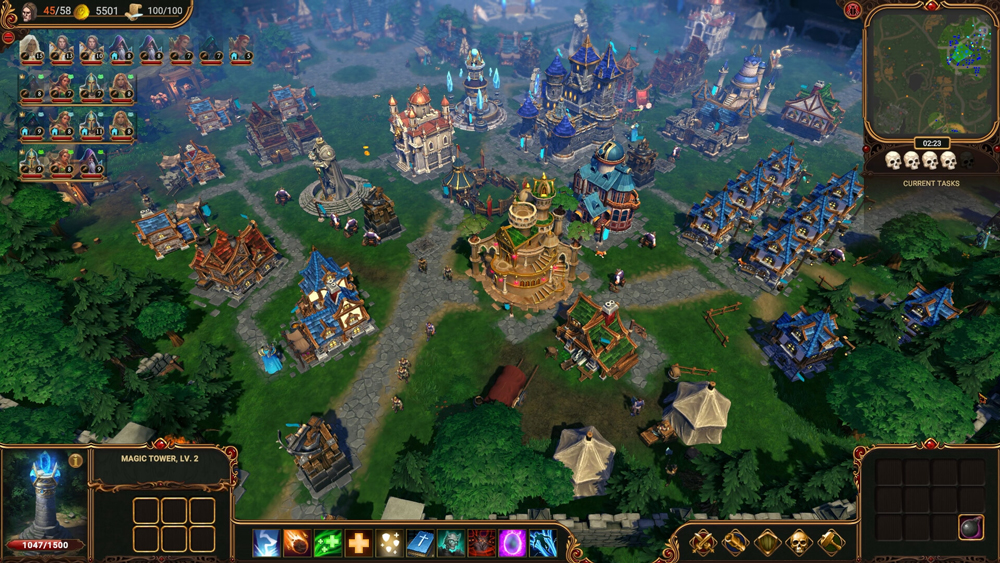The height and width of the screenshot is (563, 1000).
Task: Select the red demon face spell
Action: coord(482,543)
